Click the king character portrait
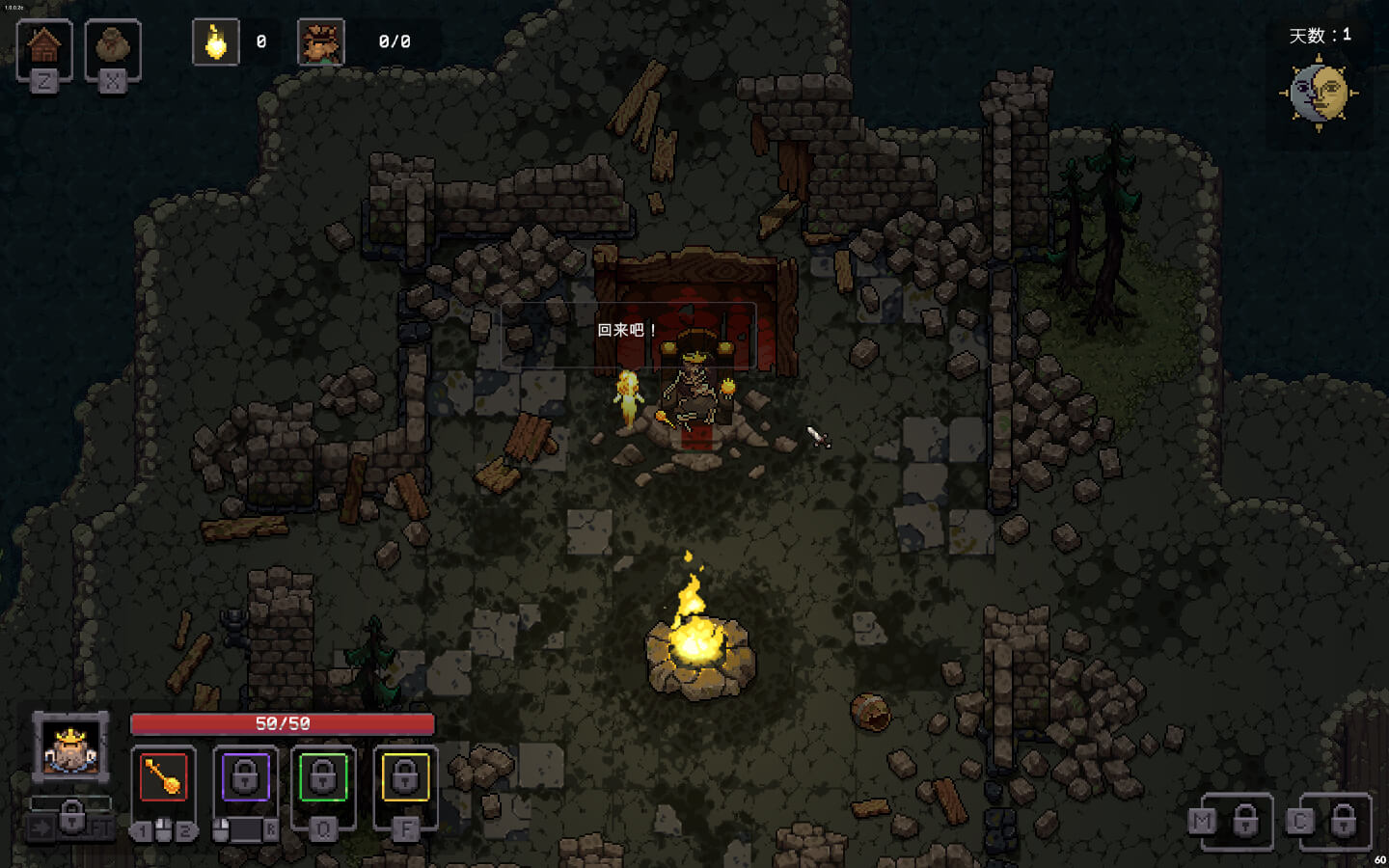Screen dimensions: 1389x868 [70, 746]
